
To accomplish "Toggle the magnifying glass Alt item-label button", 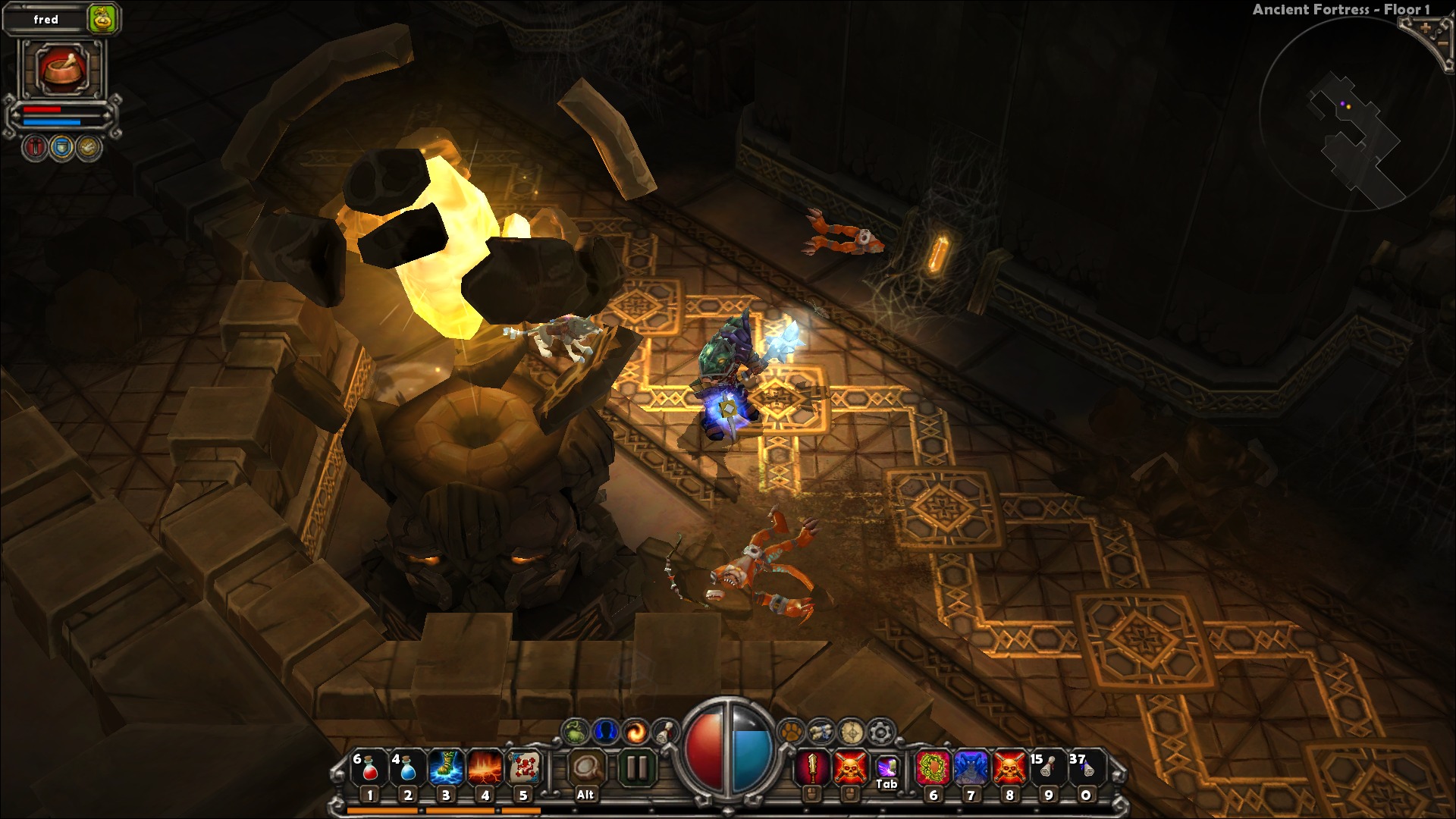I will (585, 770).
